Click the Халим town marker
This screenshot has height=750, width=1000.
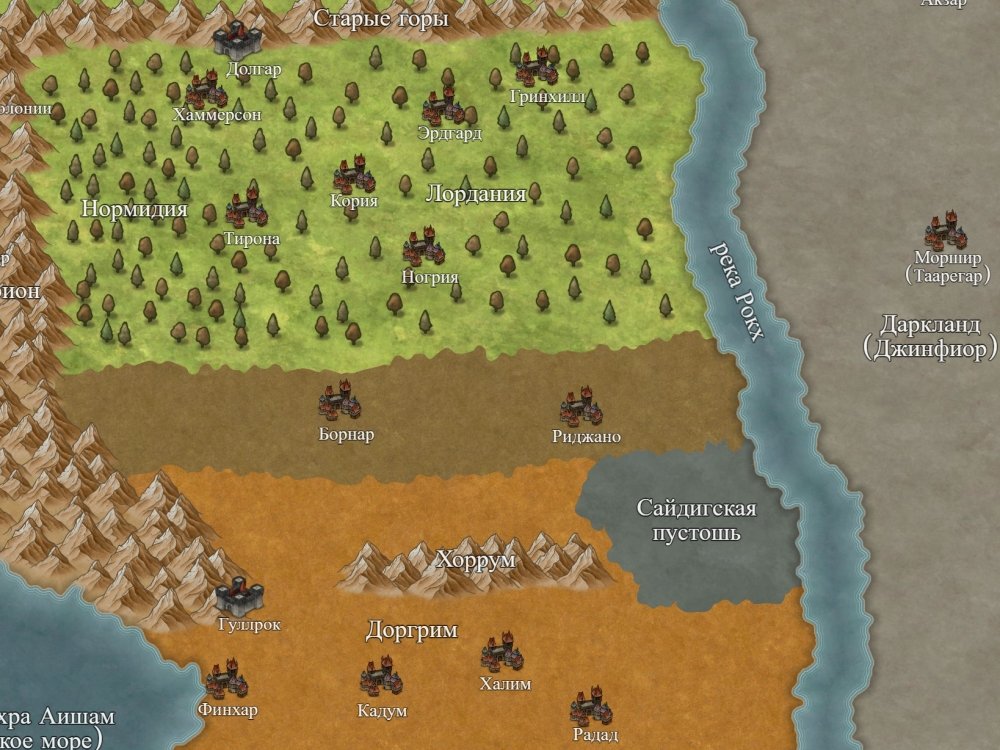tap(502, 654)
